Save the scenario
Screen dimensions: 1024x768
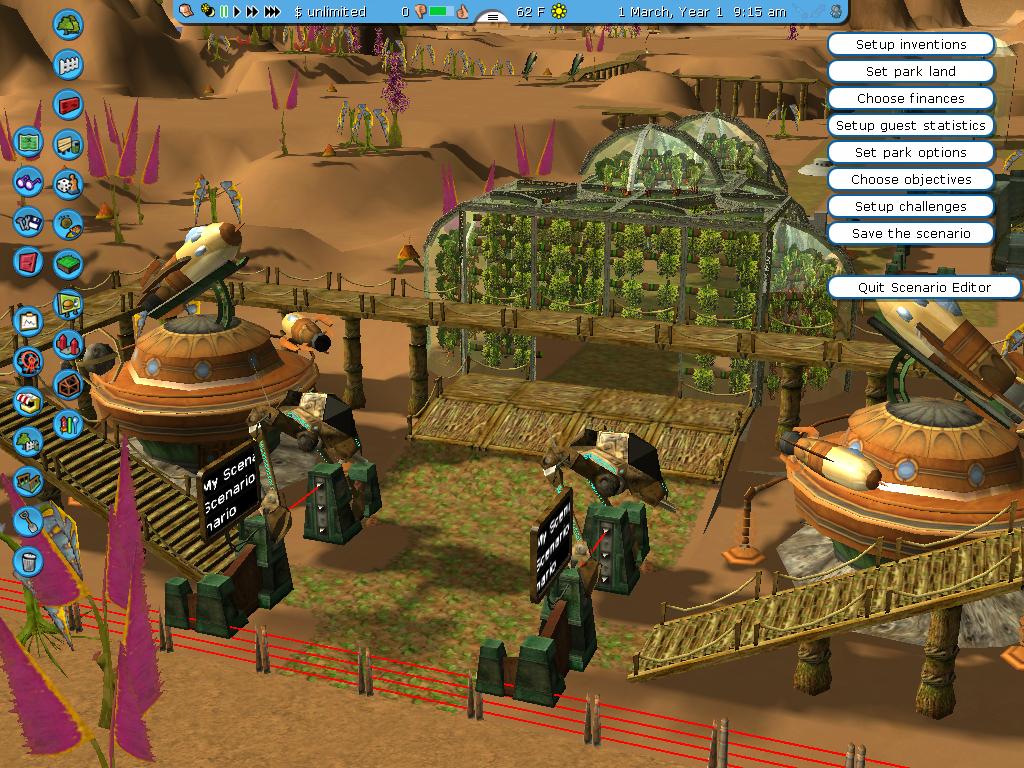911,234
